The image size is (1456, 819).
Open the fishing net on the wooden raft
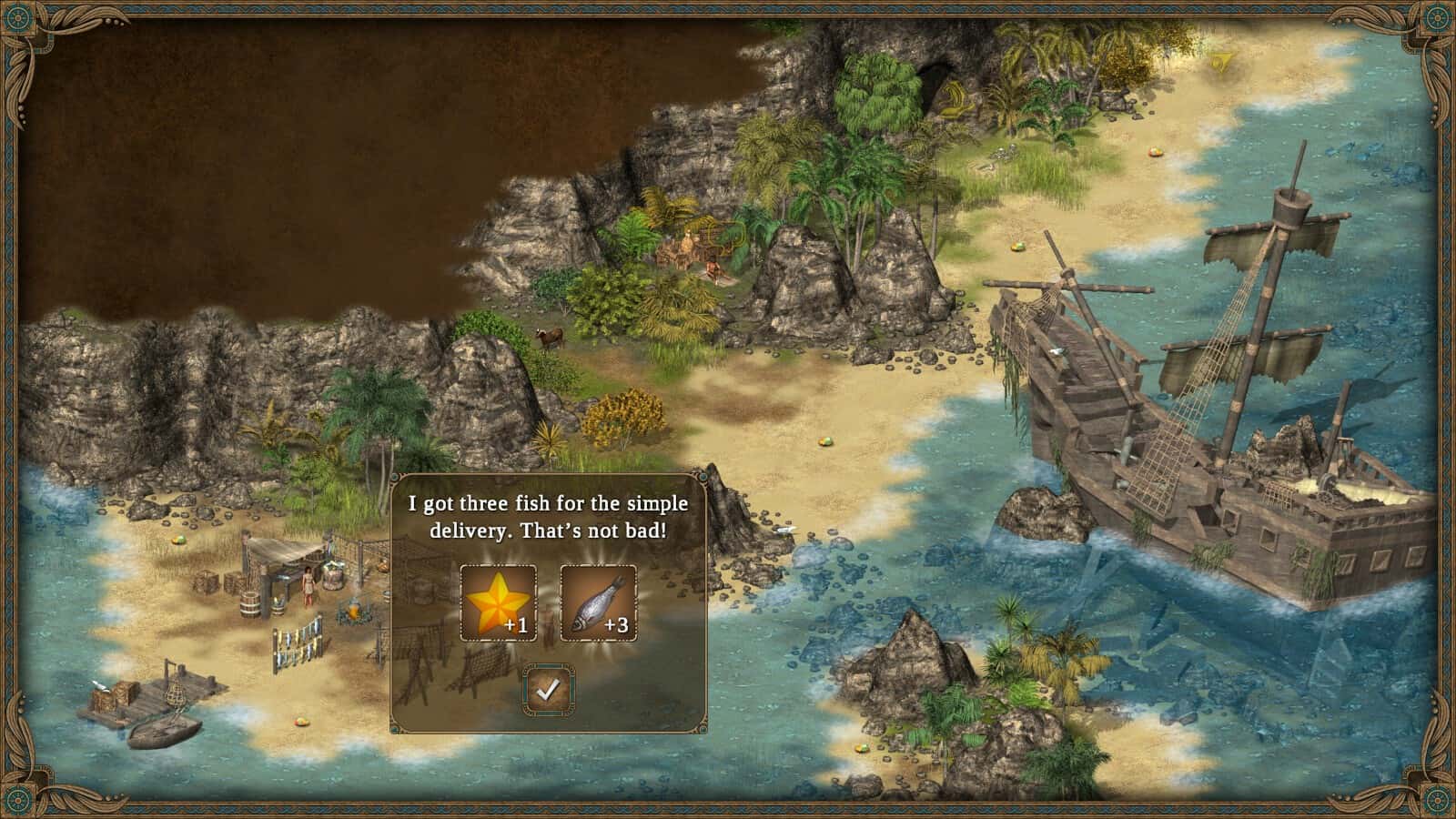pos(177,694)
